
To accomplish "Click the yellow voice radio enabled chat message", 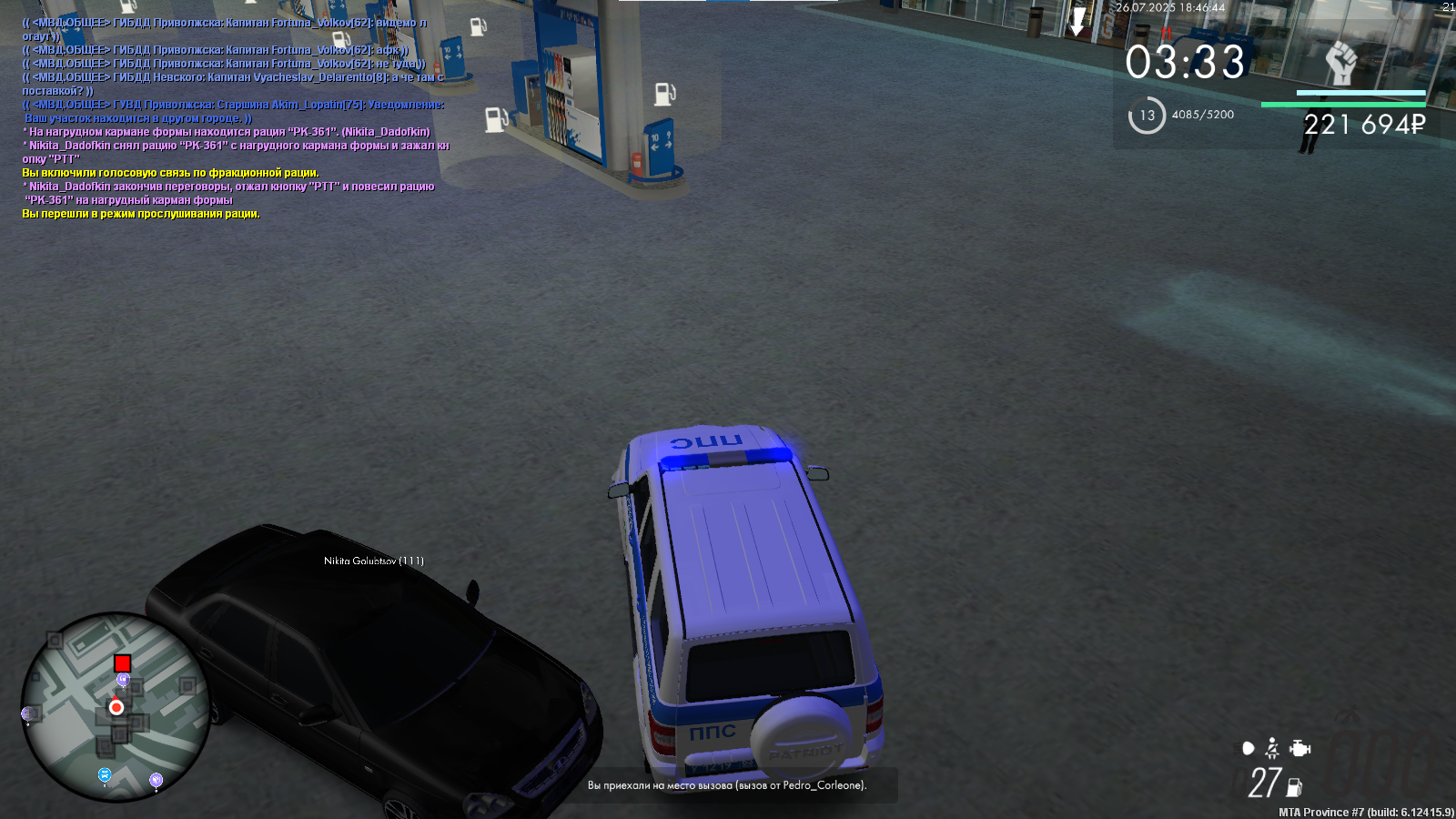I will point(170,173).
